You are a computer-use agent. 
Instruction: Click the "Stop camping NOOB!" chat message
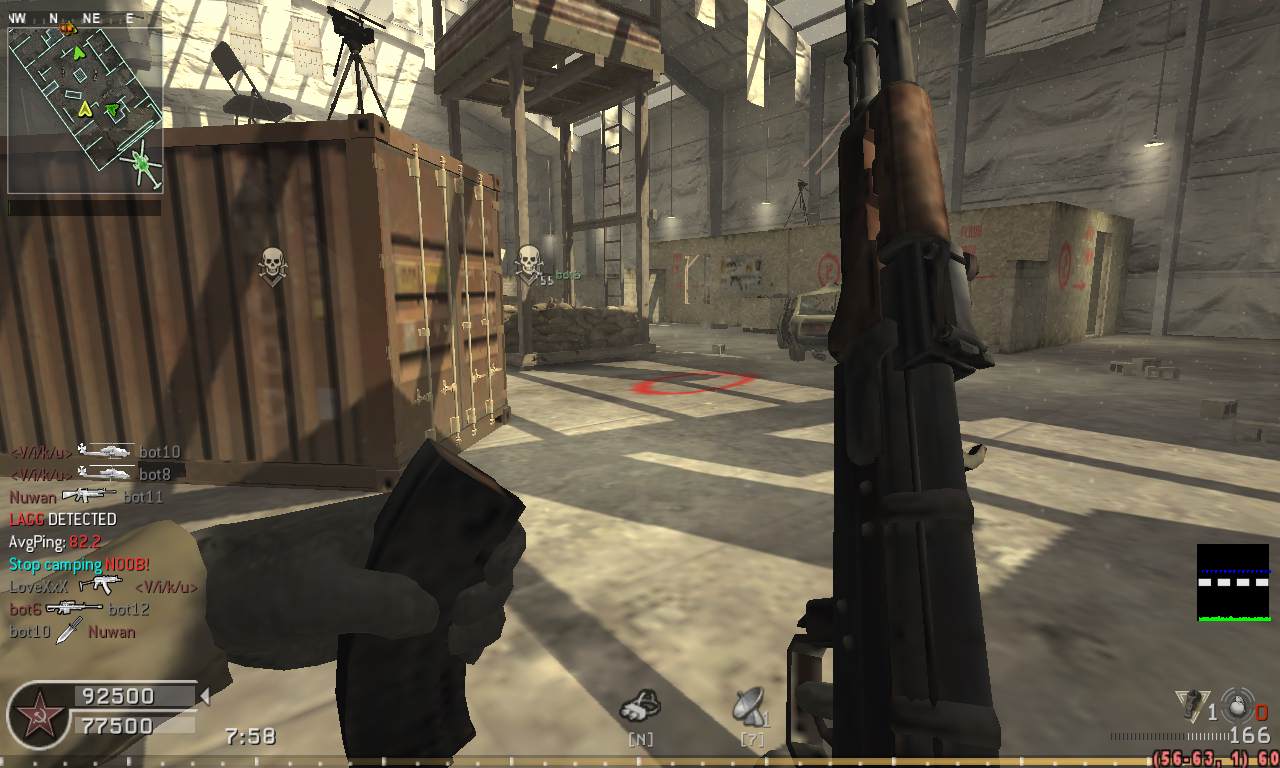tap(79, 564)
